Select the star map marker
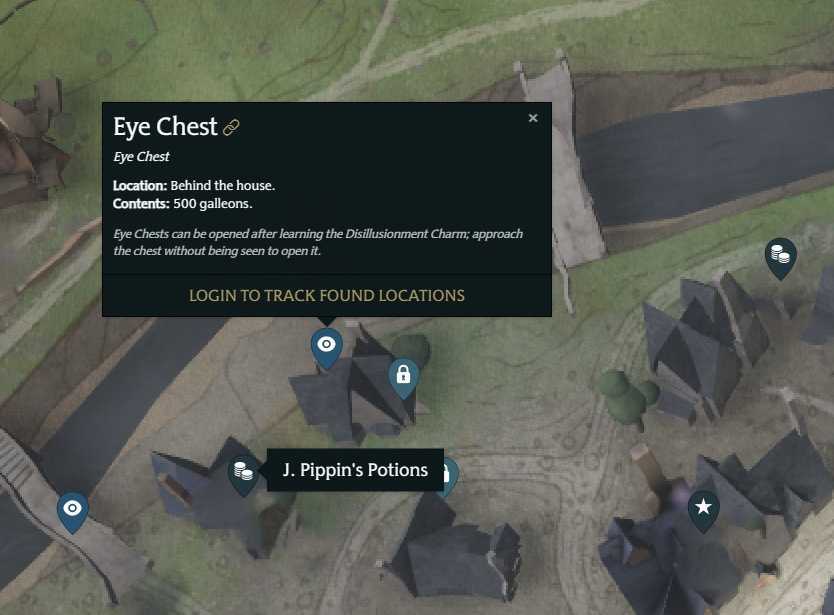 pos(704,508)
